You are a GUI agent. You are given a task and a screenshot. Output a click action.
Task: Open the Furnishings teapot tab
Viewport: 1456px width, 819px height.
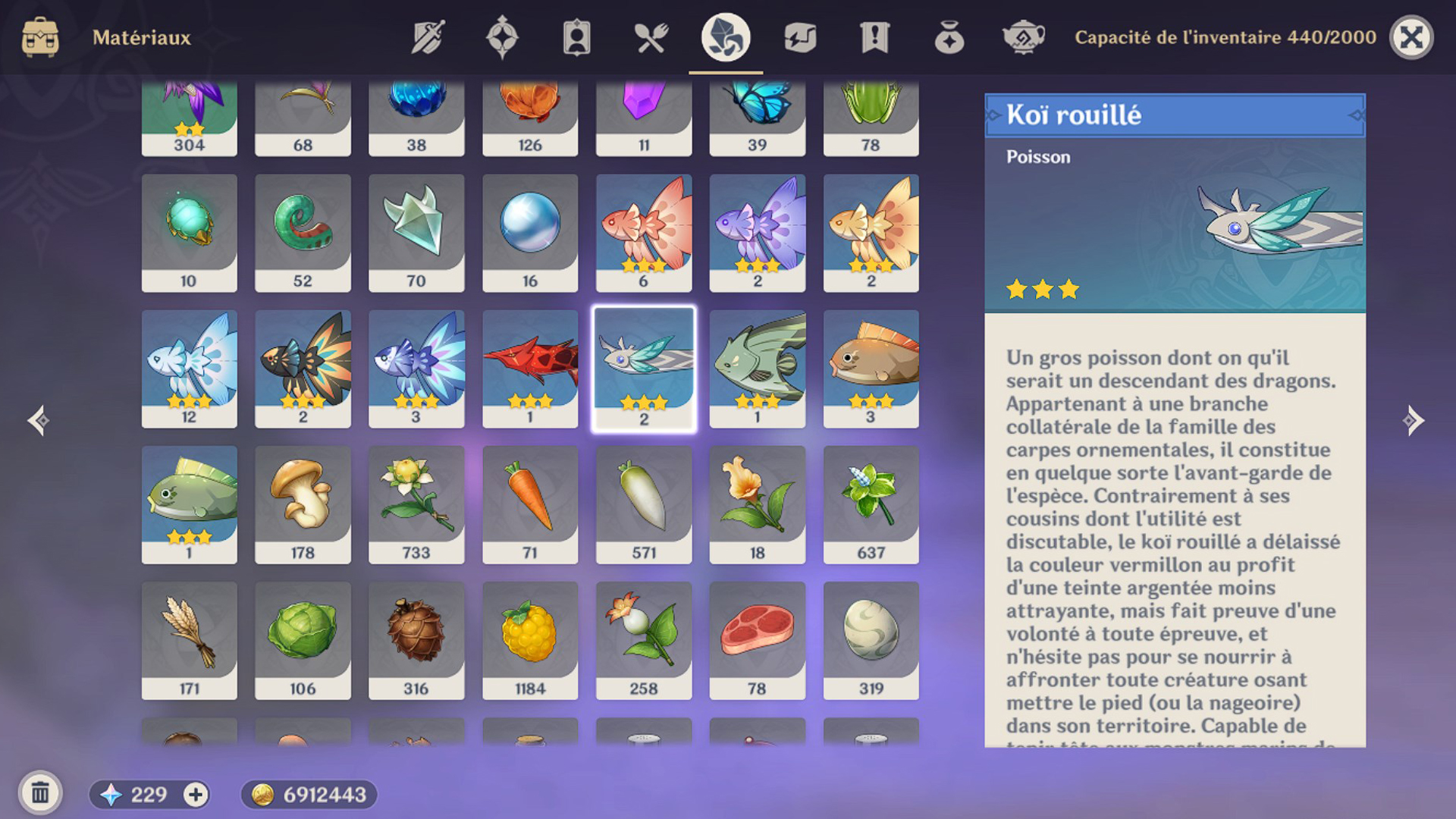point(1023,37)
